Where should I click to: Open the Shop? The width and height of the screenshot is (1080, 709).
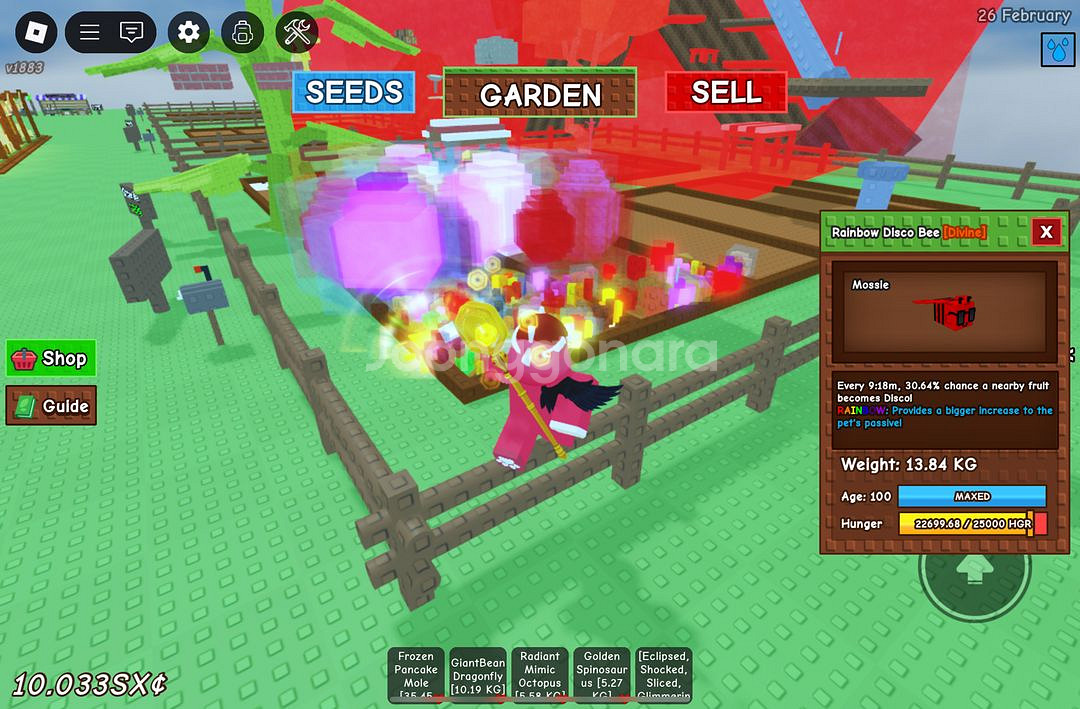tap(51, 358)
